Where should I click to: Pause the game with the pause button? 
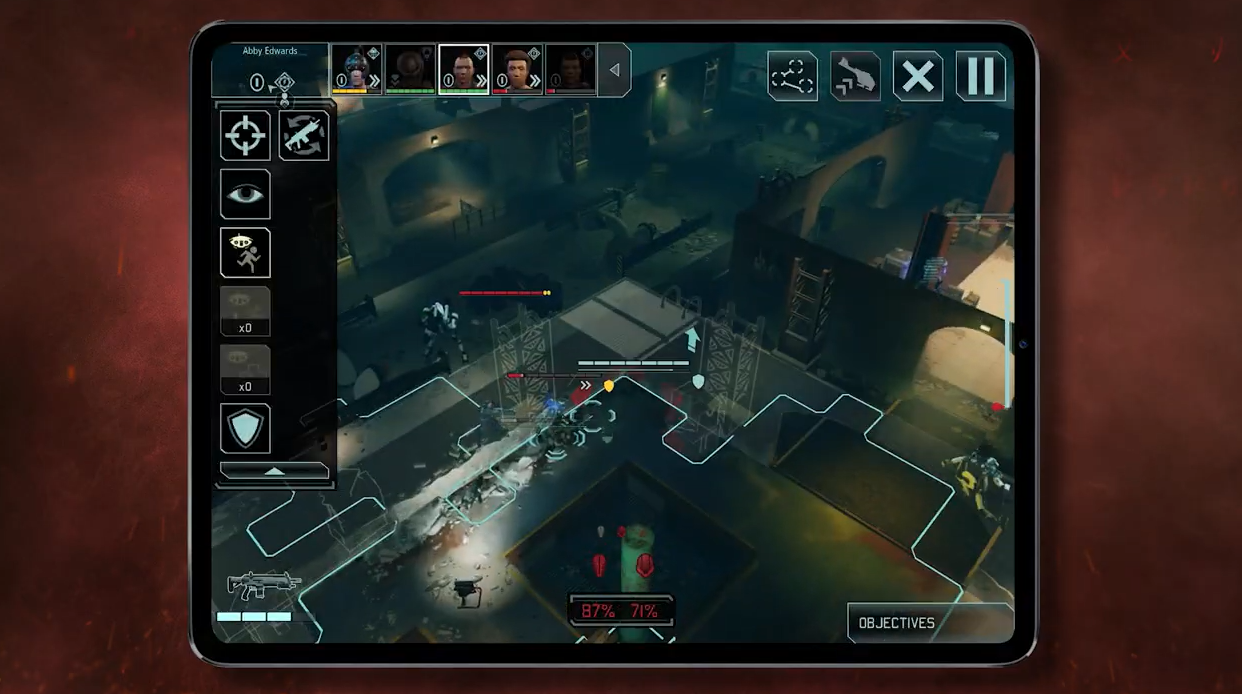point(980,76)
